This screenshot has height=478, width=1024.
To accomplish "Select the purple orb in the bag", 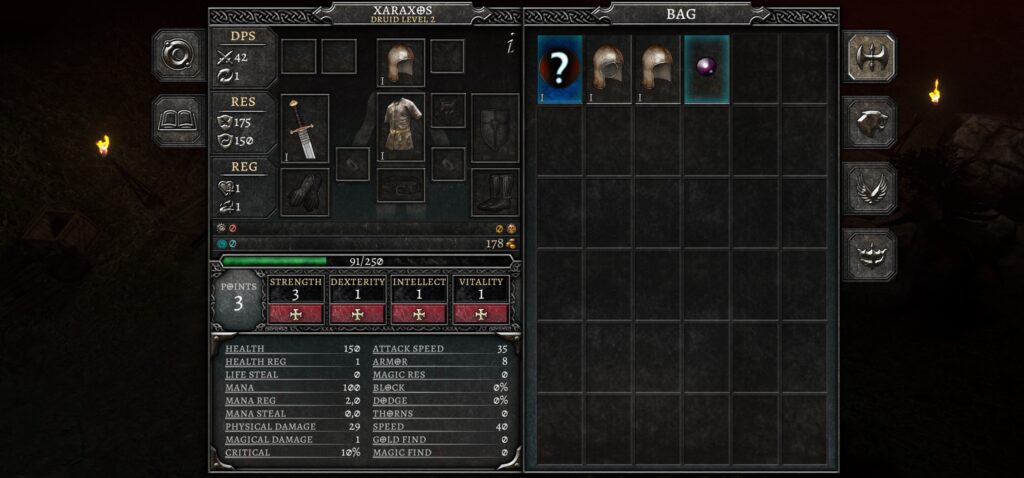I will [707, 69].
